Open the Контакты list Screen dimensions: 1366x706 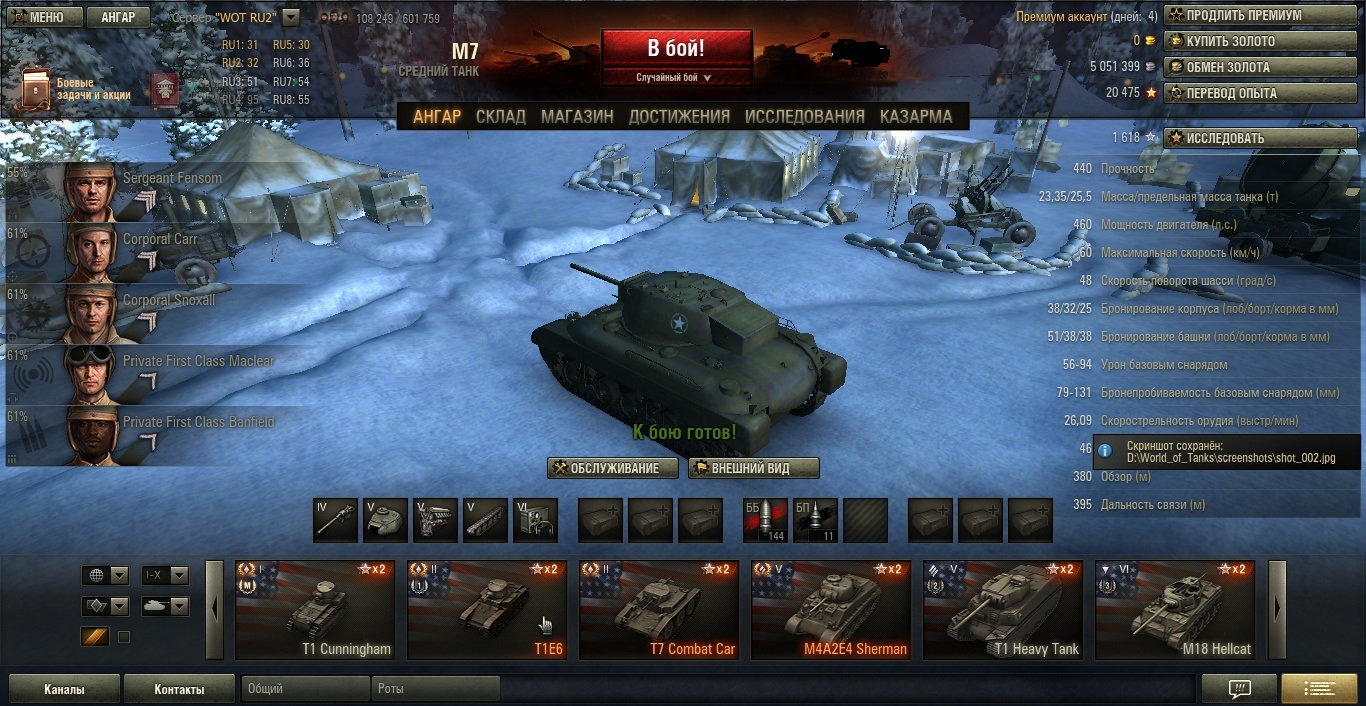(179, 689)
